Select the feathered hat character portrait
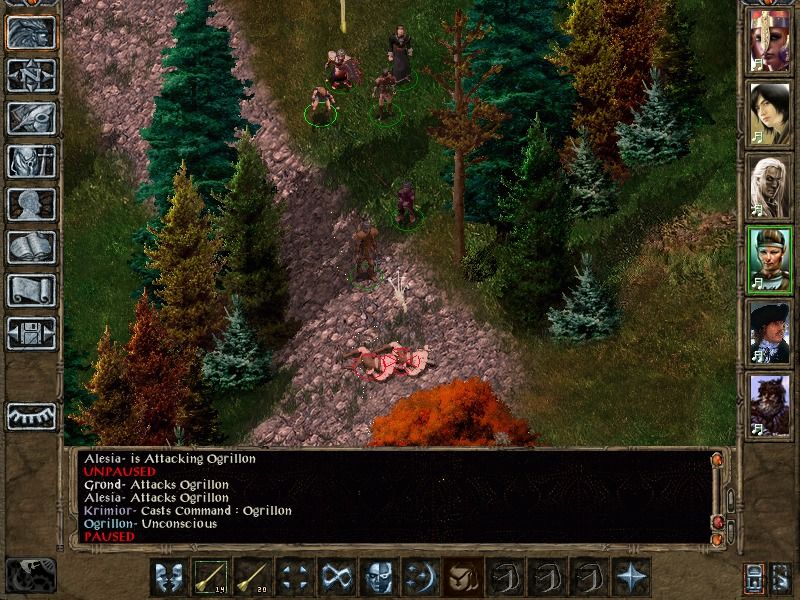 [x=770, y=330]
